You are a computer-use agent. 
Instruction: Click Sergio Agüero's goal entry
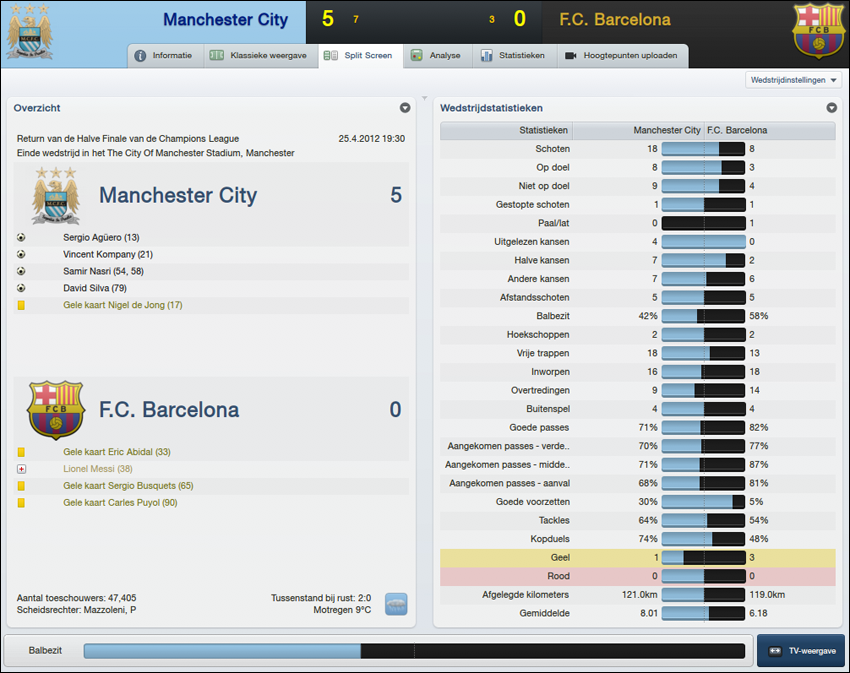pos(101,238)
